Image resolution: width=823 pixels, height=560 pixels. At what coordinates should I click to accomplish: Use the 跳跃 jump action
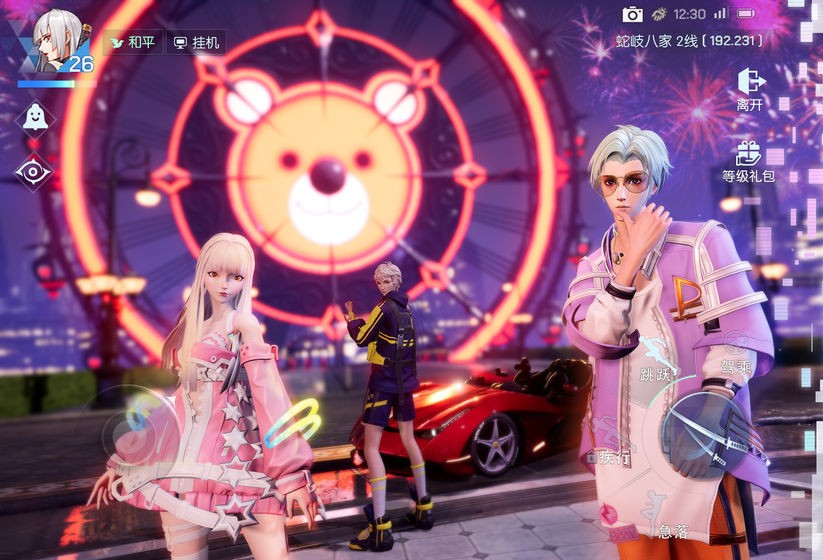point(657,362)
